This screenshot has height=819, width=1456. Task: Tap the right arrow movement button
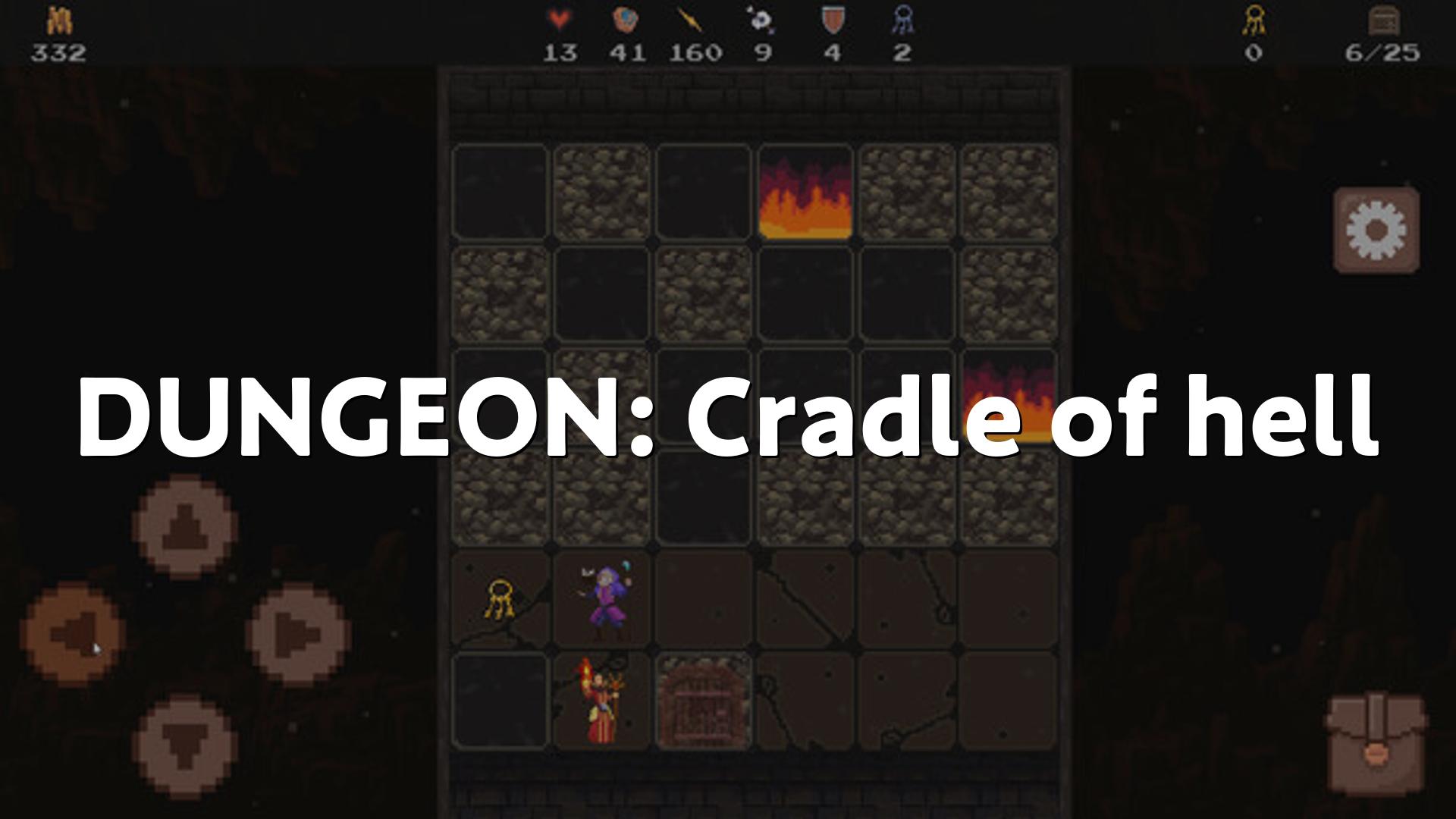pyautogui.click(x=298, y=634)
